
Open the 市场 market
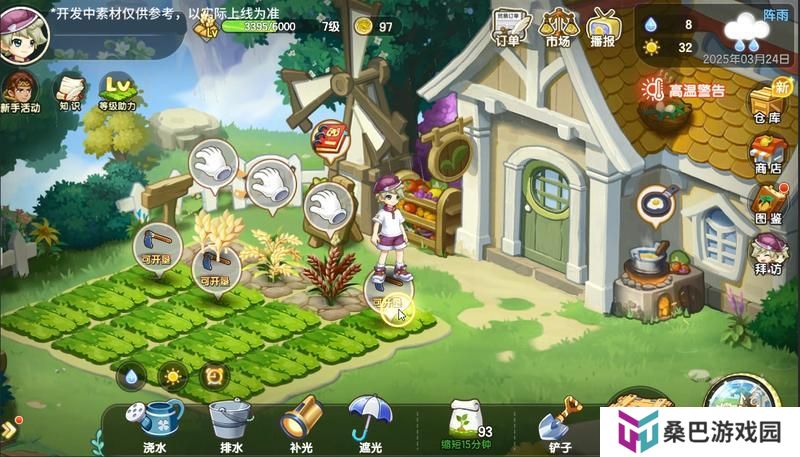[557, 26]
